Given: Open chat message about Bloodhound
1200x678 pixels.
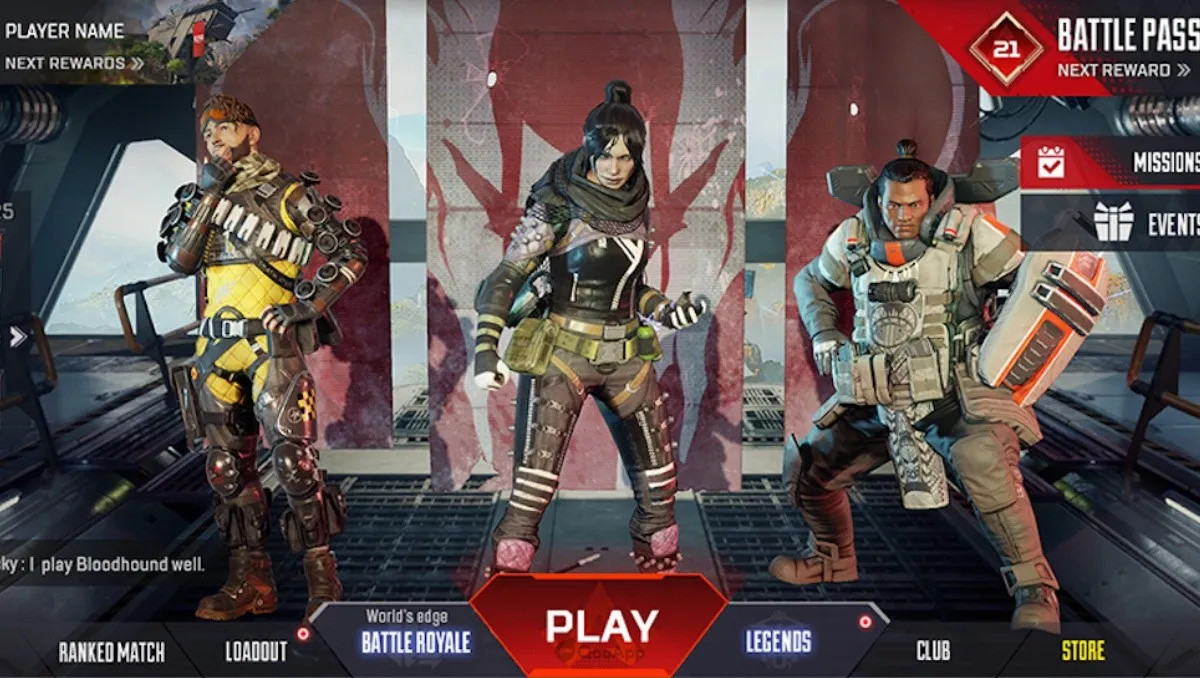Looking at the screenshot, I should (x=103, y=565).
